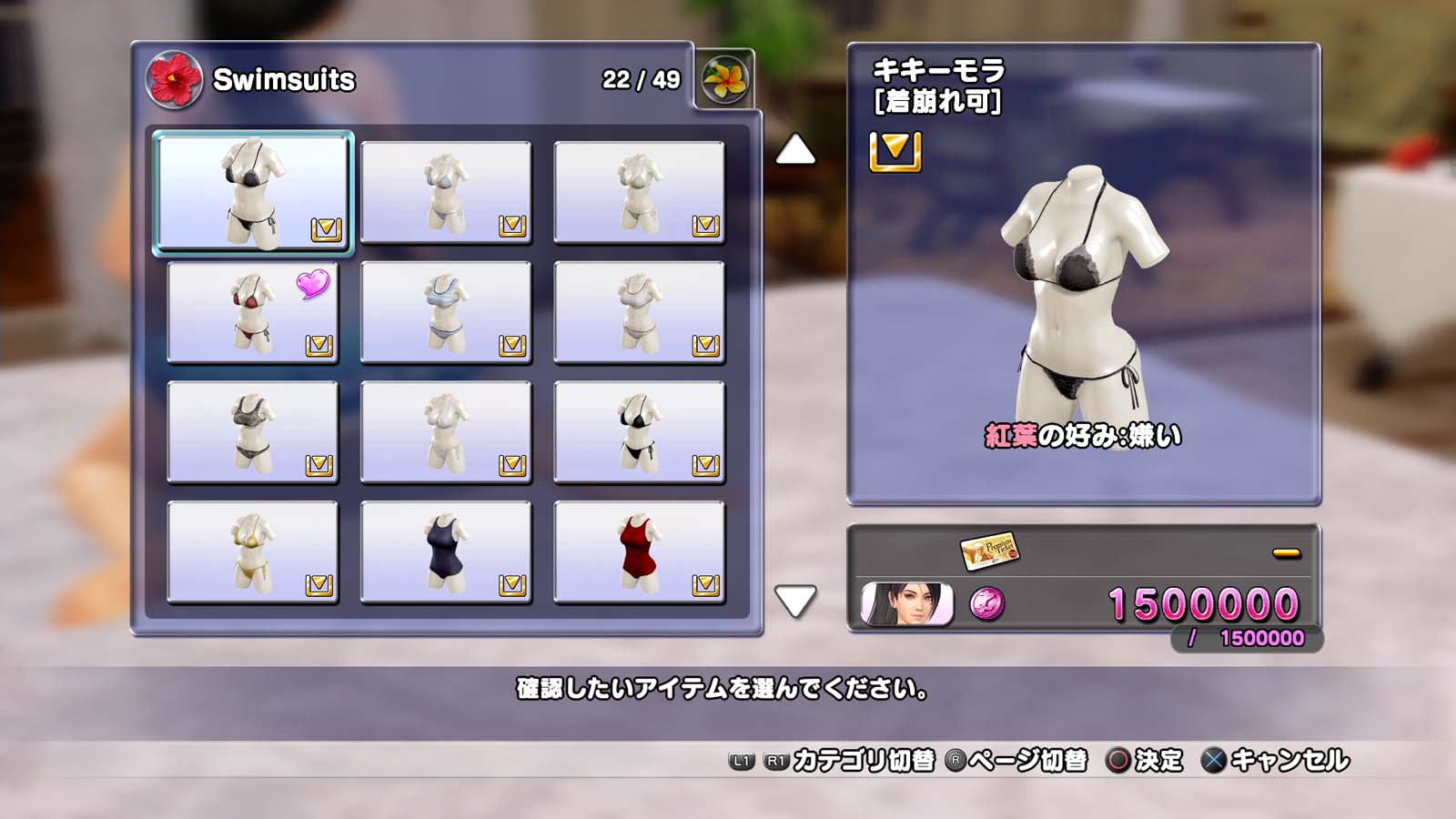Select the navy one-piece swimsuit
The height and width of the screenshot is (819, 1456).
click(x=445, y=551)
